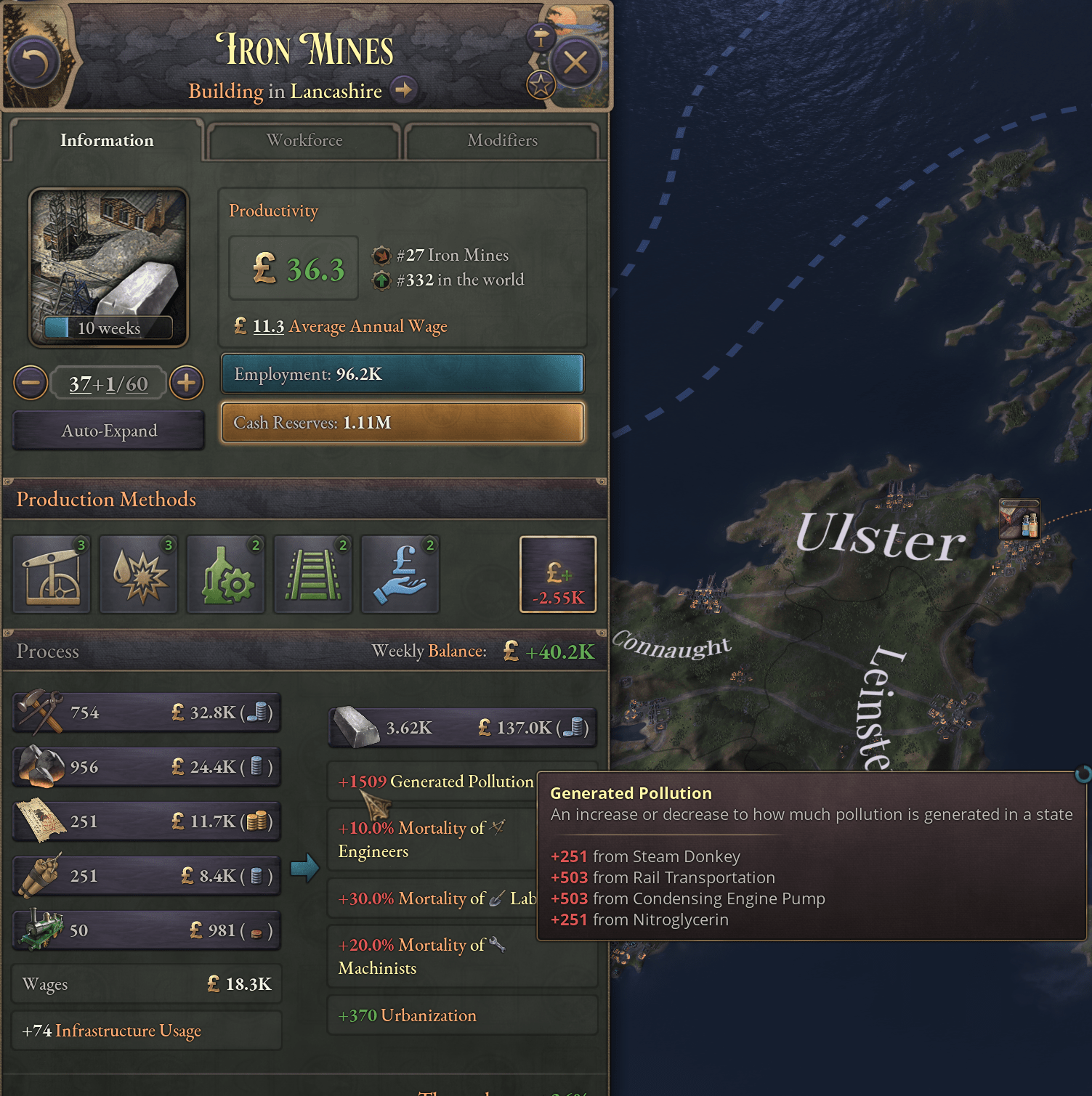Open the Modifiers tab
The height and width of the screenshot is (1096, 1092).
point(502,140)
